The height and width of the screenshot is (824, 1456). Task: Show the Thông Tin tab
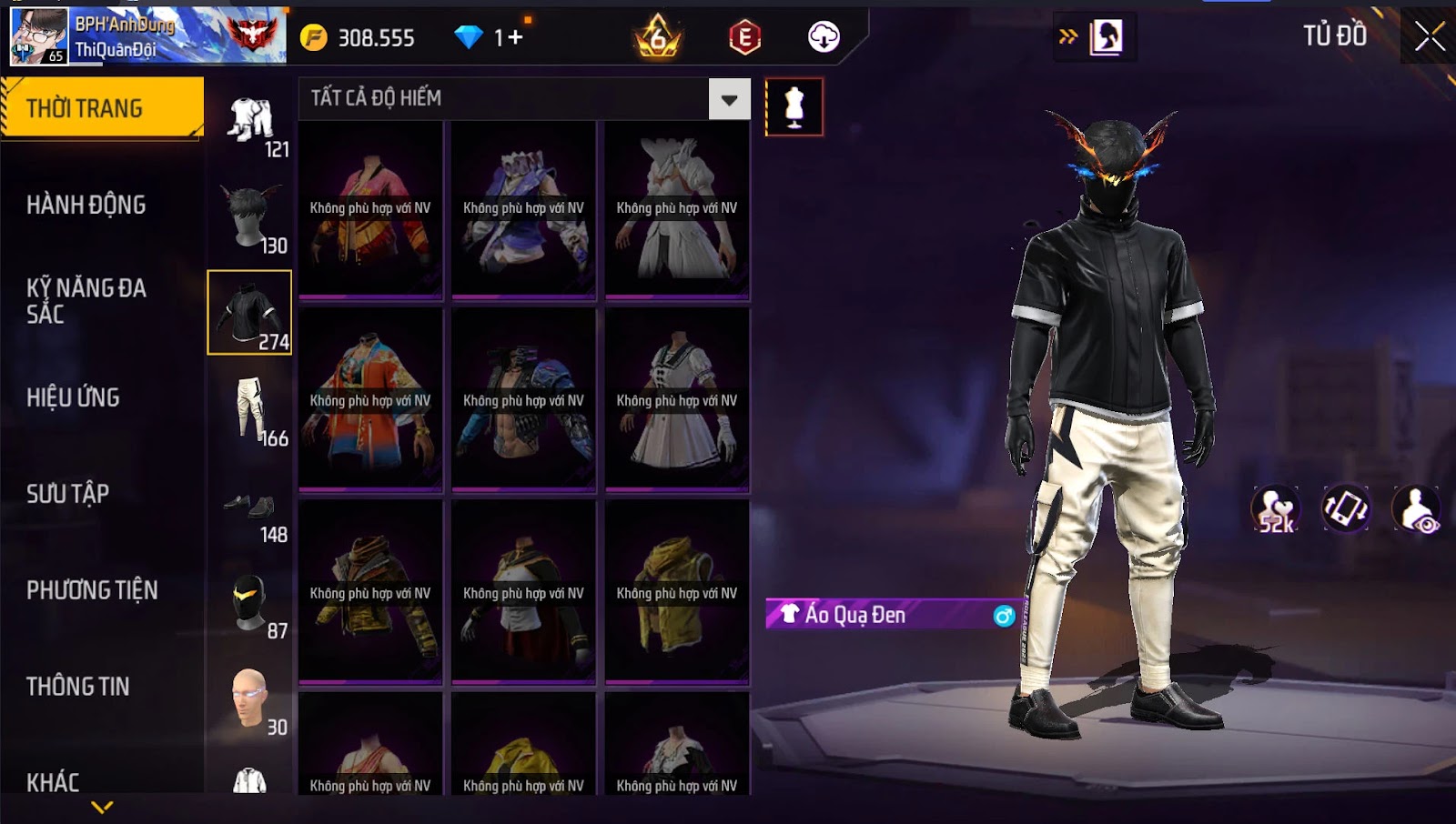click(x=78, y=687)
